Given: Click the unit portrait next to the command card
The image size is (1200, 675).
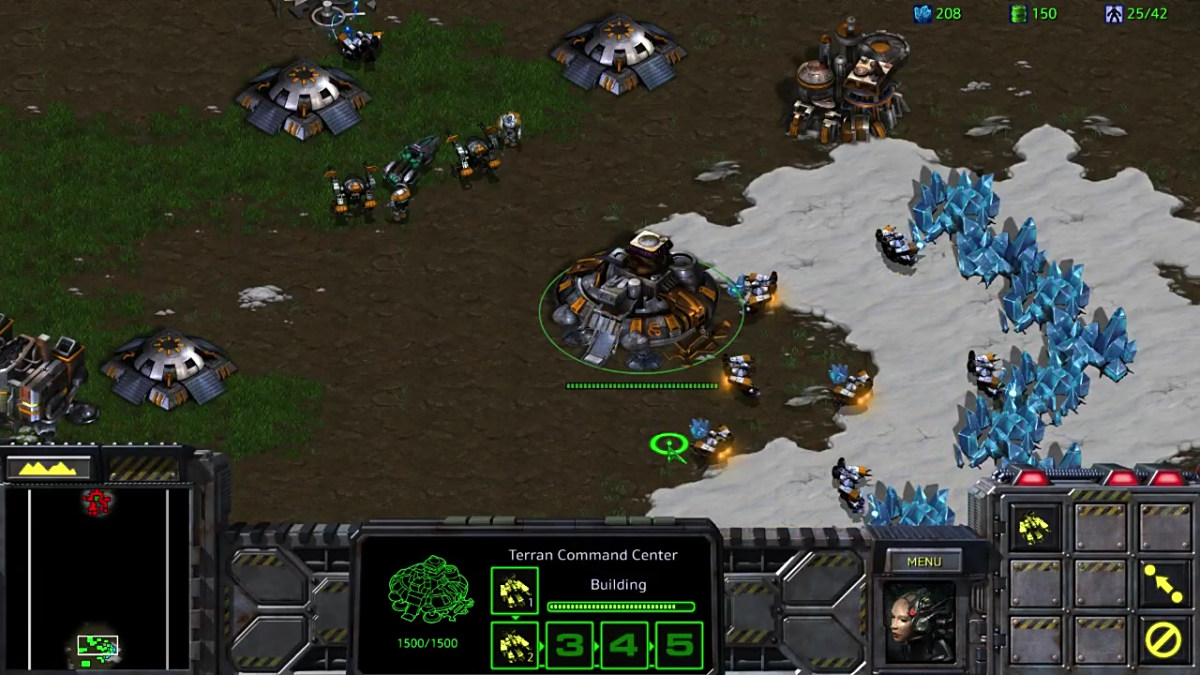Looking at the screenshot, I should (918, 622).
